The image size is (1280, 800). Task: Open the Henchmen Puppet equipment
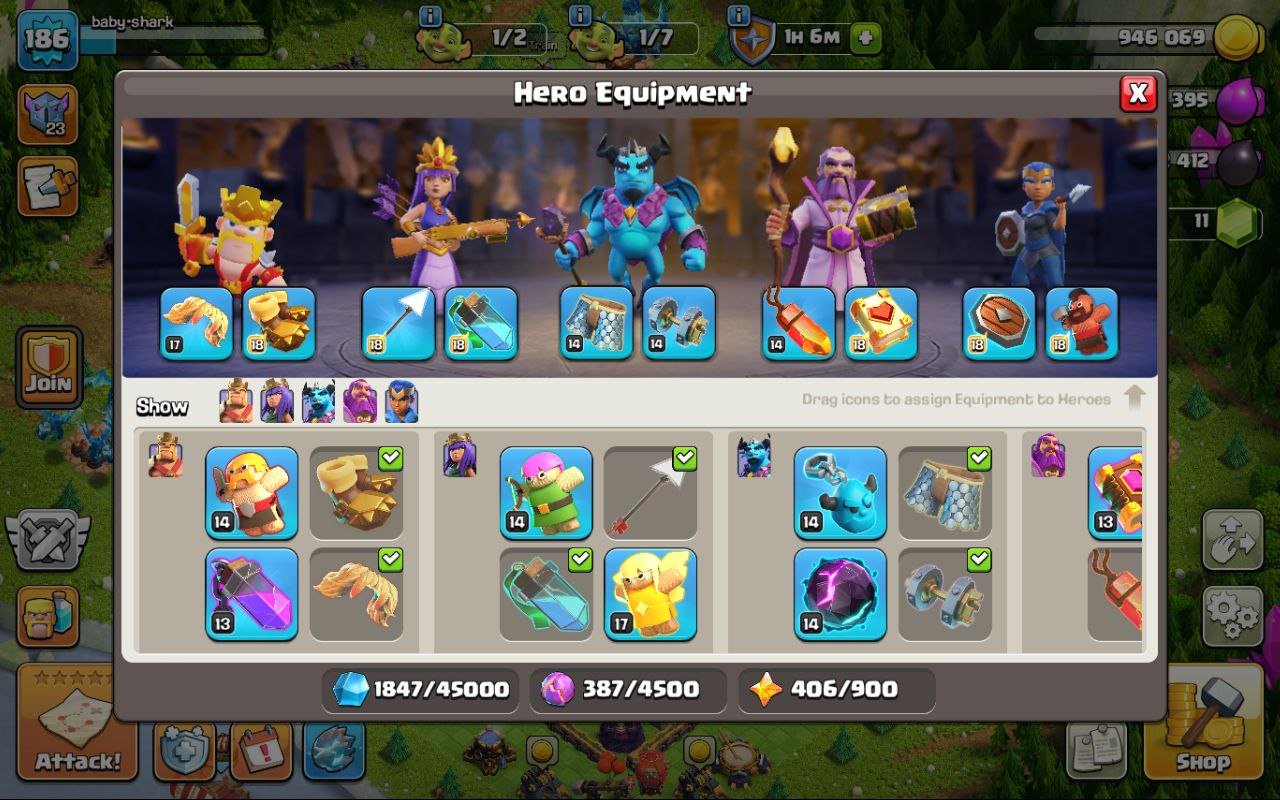point(840,493)
